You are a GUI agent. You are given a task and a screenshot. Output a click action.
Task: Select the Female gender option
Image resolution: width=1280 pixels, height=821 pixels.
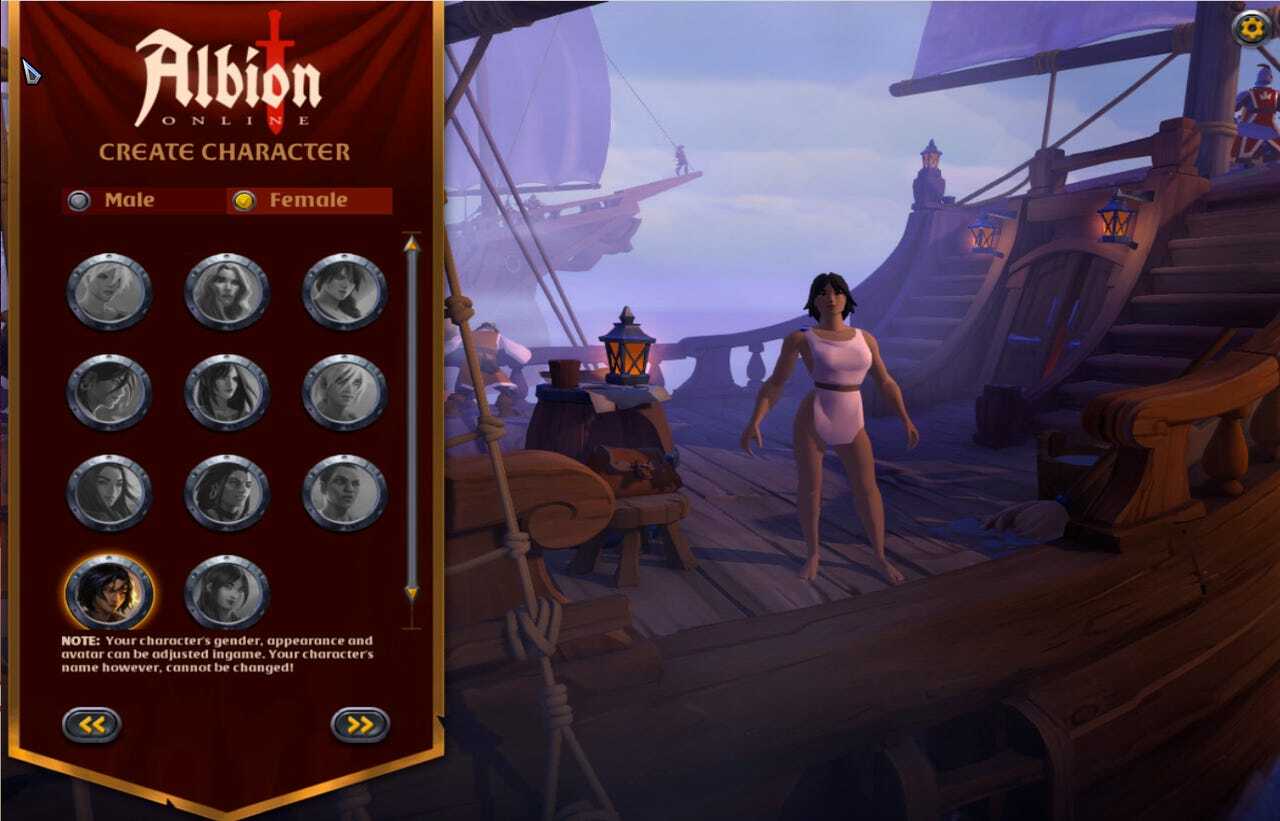point(244,200)
